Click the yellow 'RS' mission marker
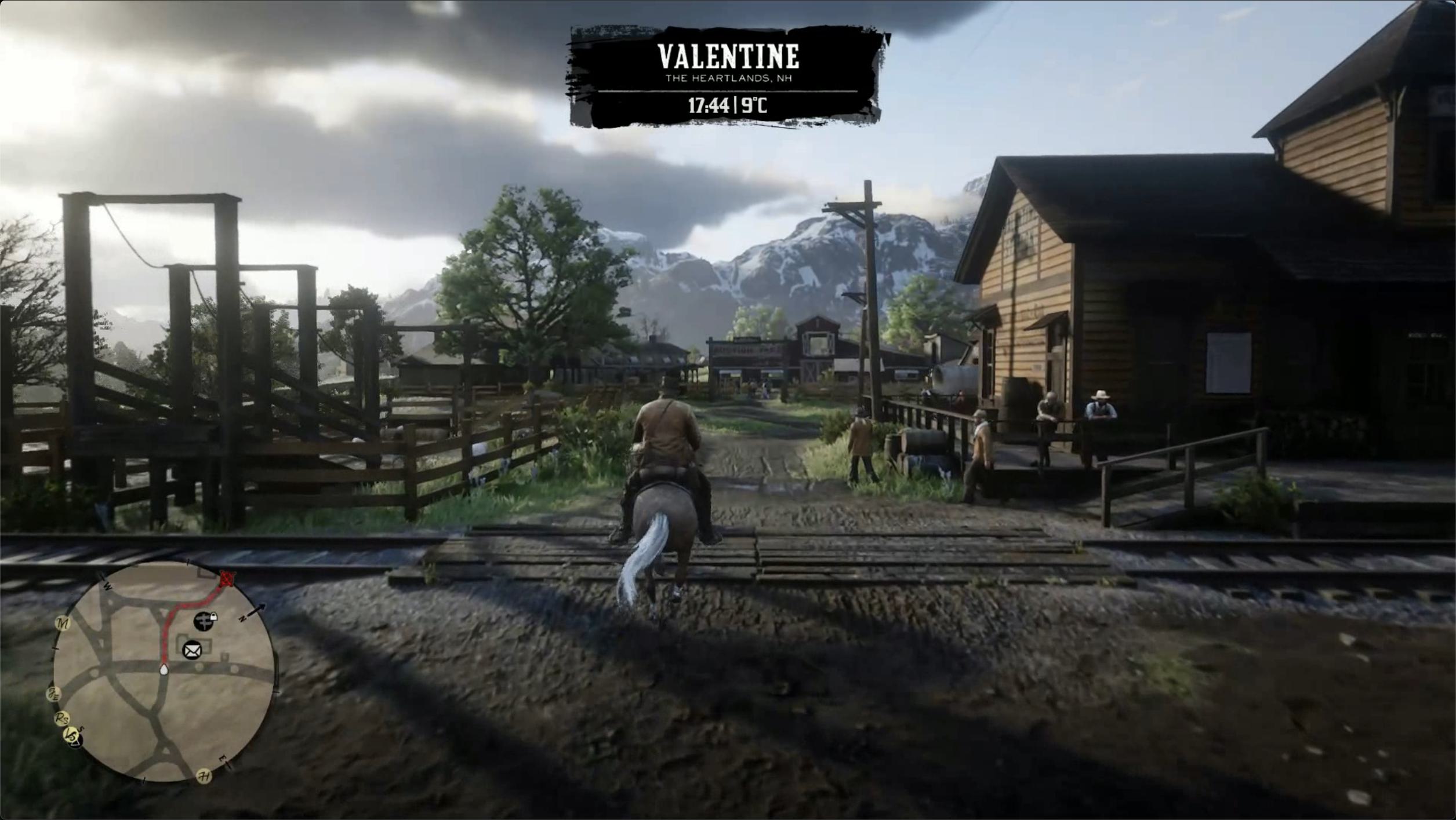This screenshot has height=820, width=1456. click(61, 719)
